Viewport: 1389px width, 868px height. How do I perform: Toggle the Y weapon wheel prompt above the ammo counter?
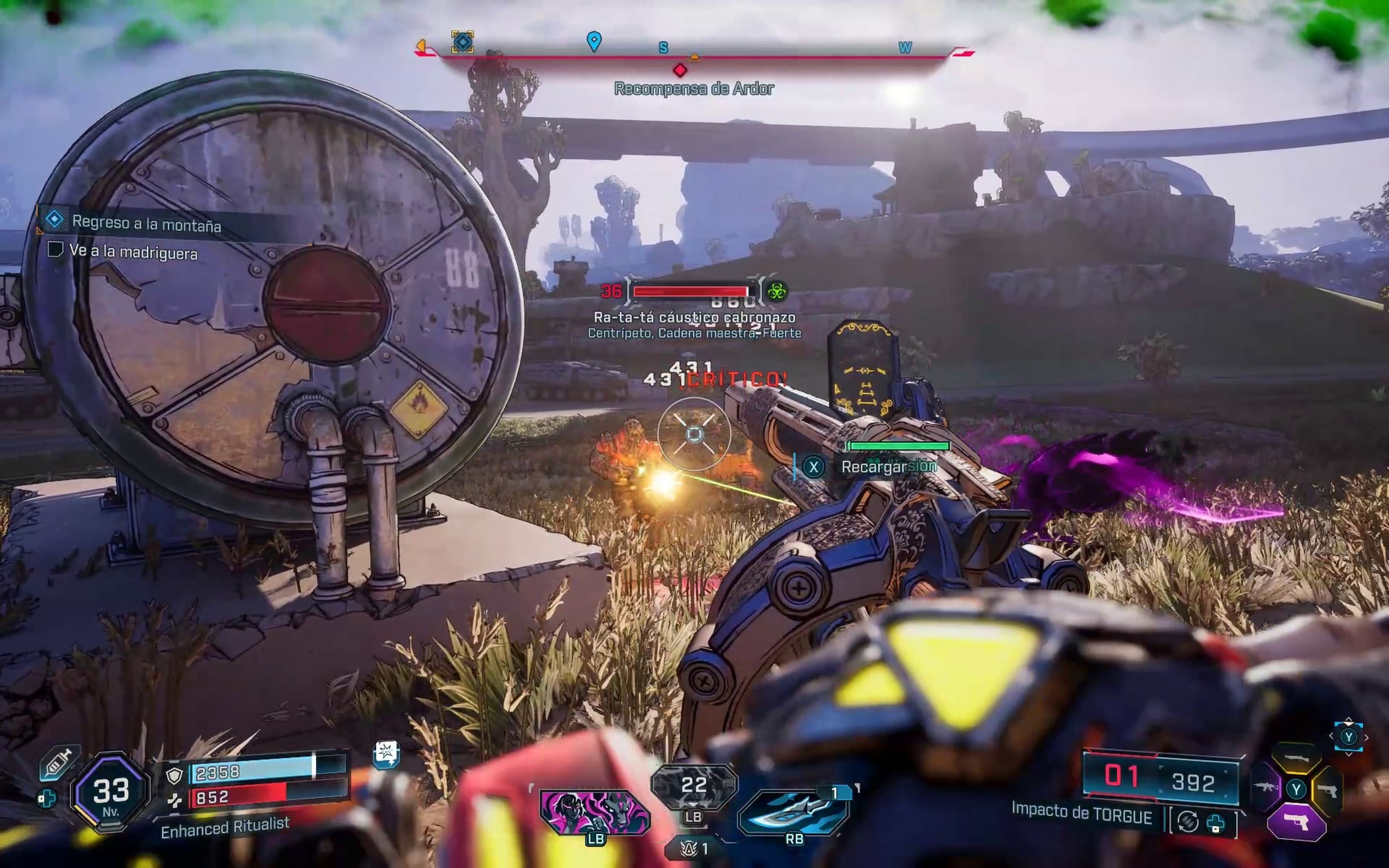coord(1349,737)
